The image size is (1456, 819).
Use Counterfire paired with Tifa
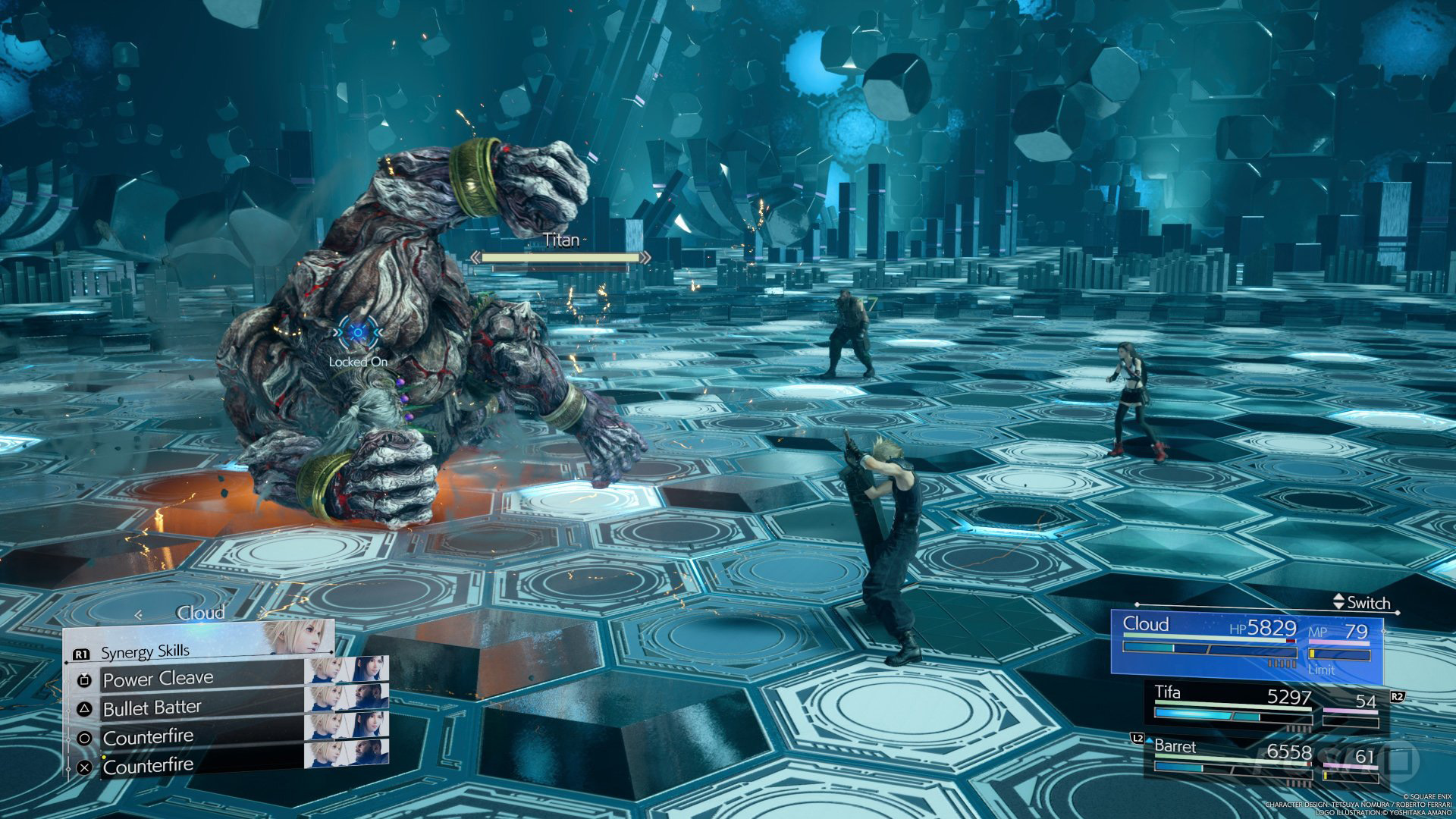click(x=149, y=736)
